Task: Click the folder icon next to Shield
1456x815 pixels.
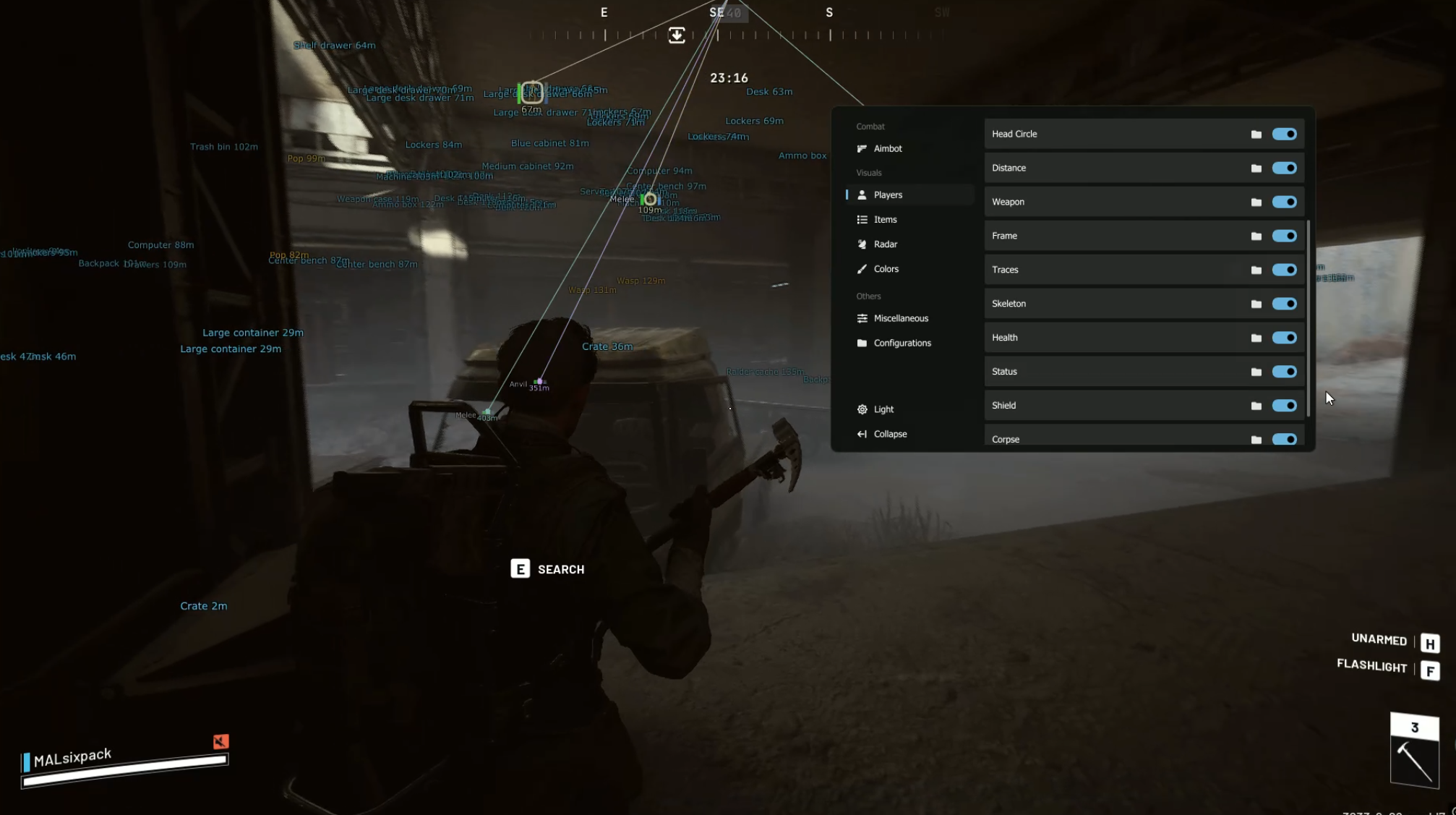Action: click(1256, 406)
